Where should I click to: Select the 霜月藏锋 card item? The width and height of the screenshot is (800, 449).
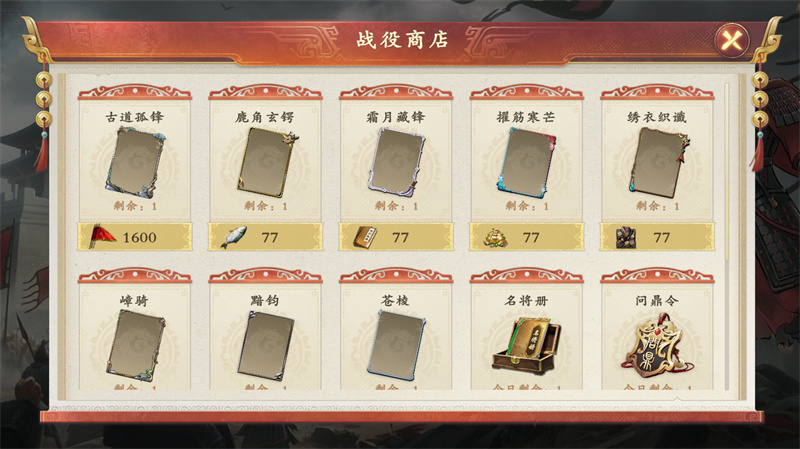396,160
